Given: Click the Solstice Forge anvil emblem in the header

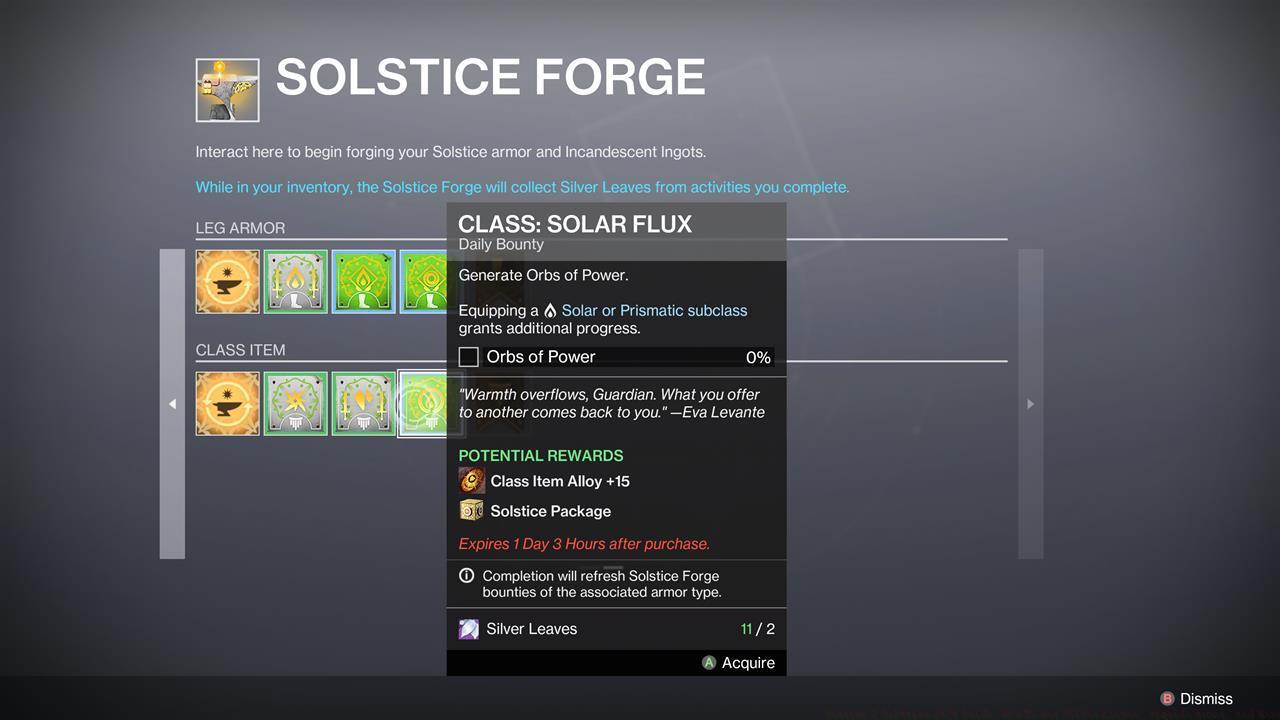Looking at the screenshot, I should 227,89.
